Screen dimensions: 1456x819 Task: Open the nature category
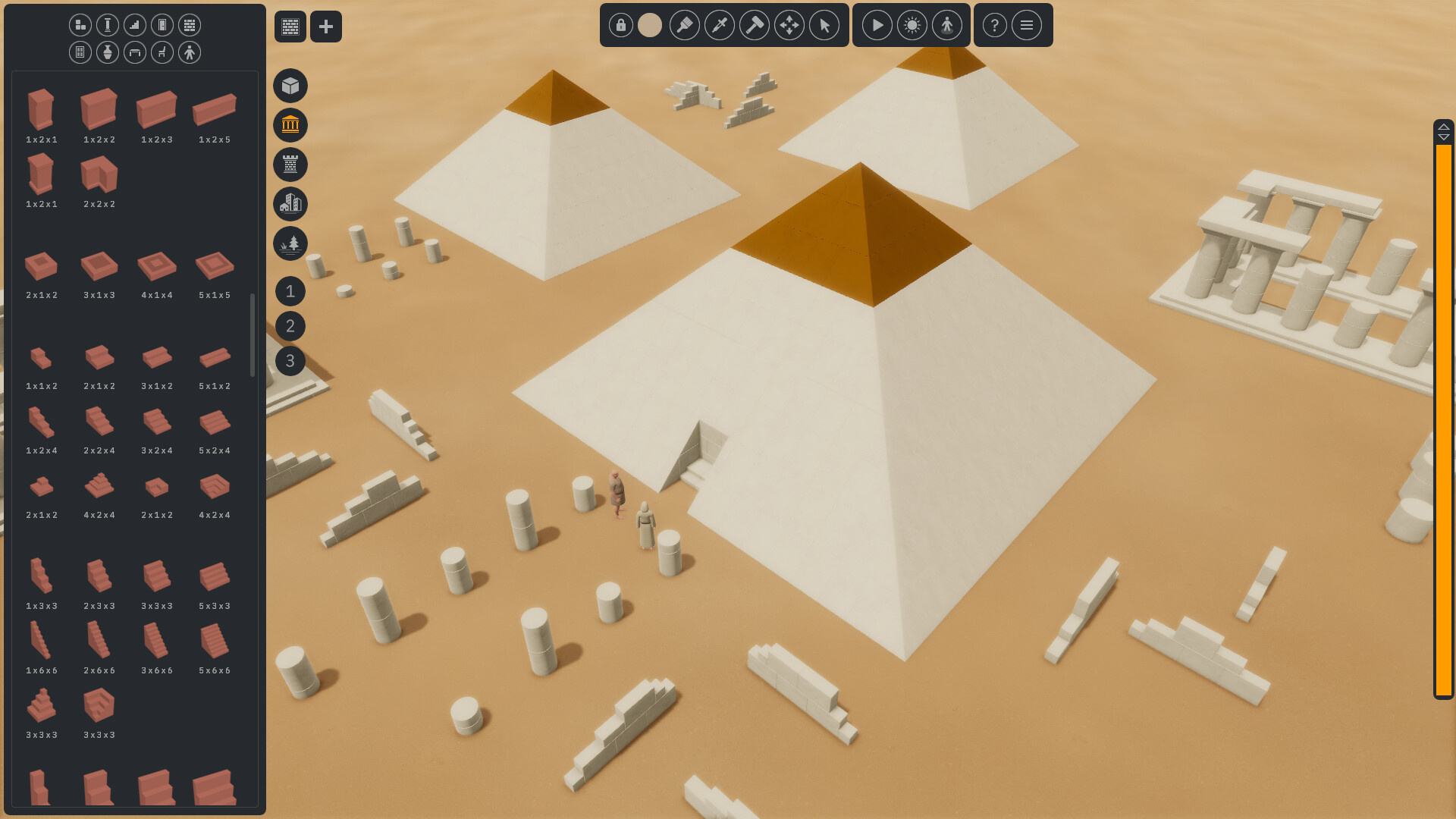(x=290, y=243)
